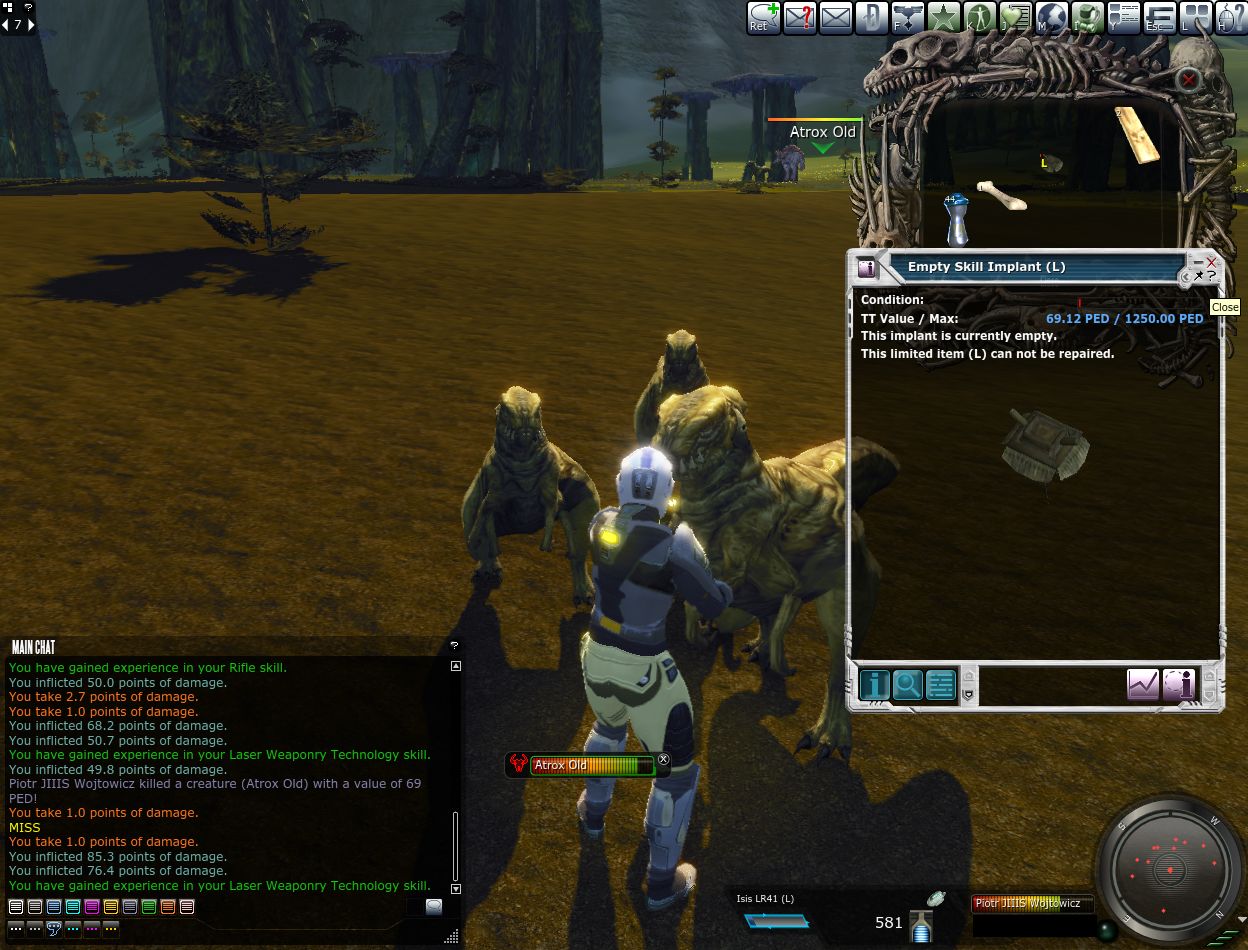Screen dimensions: 1248x950
Task: Open the plain envelope mail icon
Action: [x=836, y=18]
